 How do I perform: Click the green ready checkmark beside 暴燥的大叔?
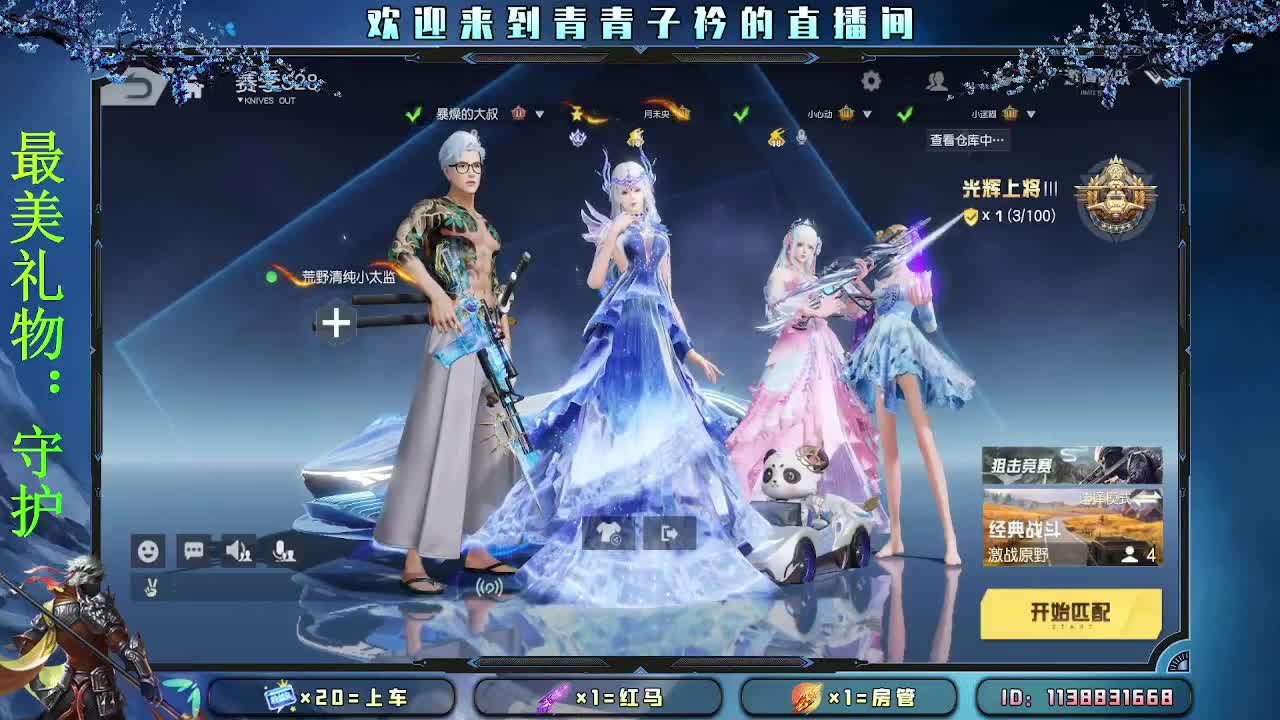(x=411, y=113)
